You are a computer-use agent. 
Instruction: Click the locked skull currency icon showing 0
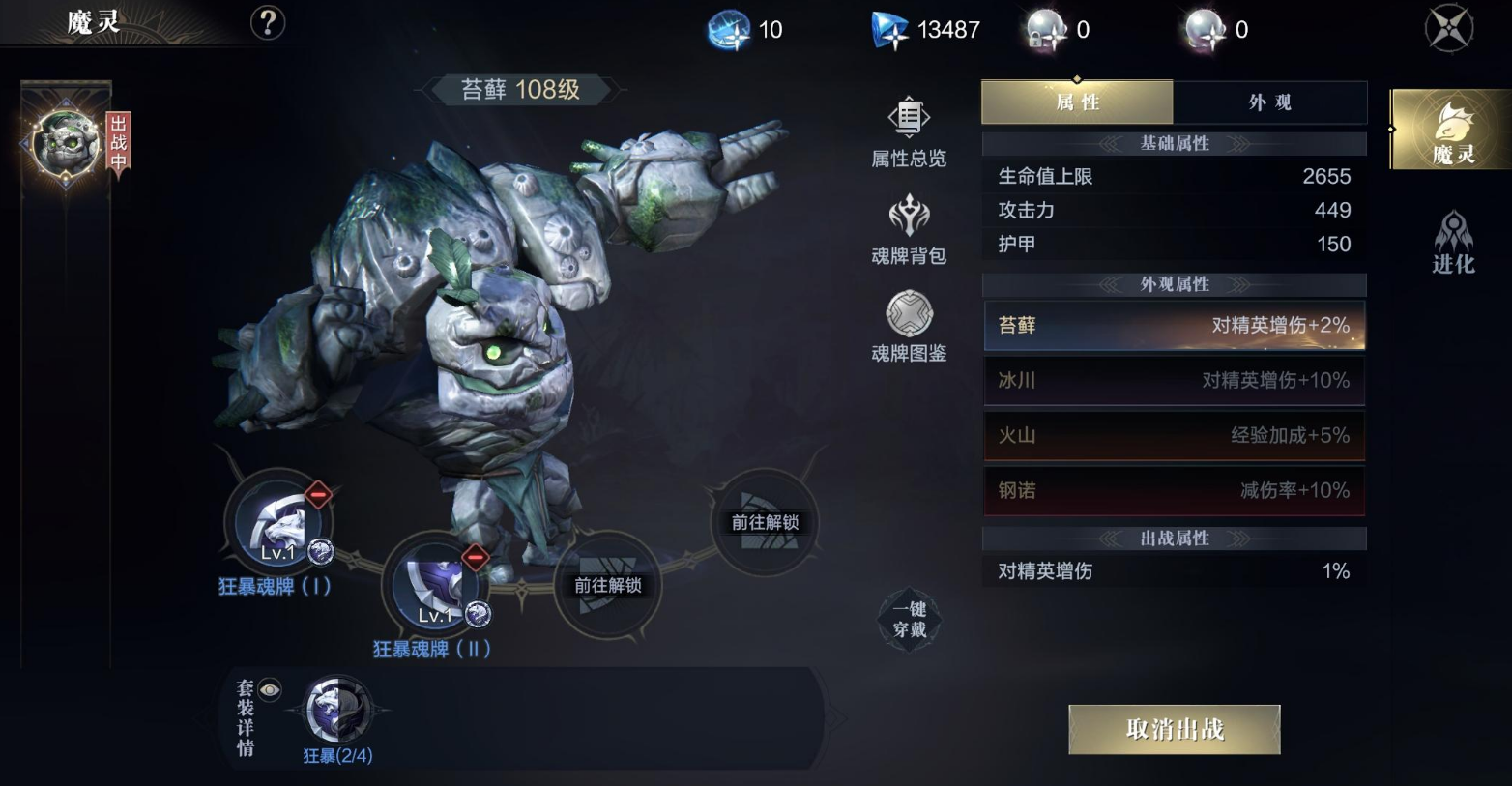pyautogui.click(x=1049, y=28)
